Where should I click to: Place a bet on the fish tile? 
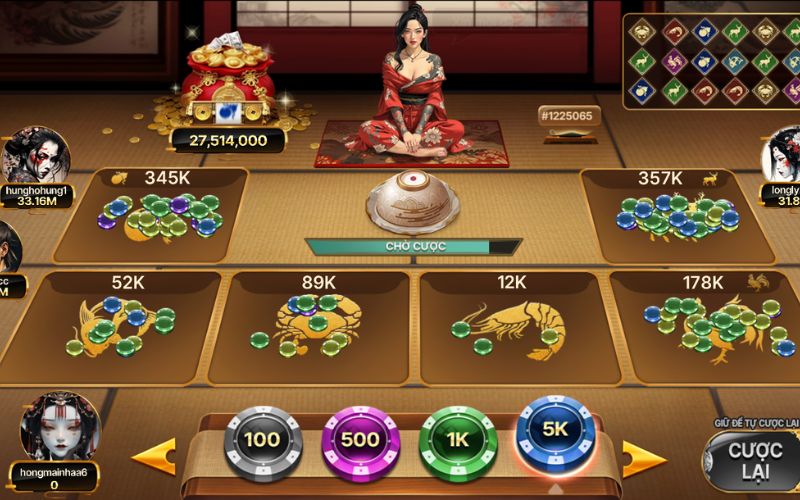click(x=122, y=326)
